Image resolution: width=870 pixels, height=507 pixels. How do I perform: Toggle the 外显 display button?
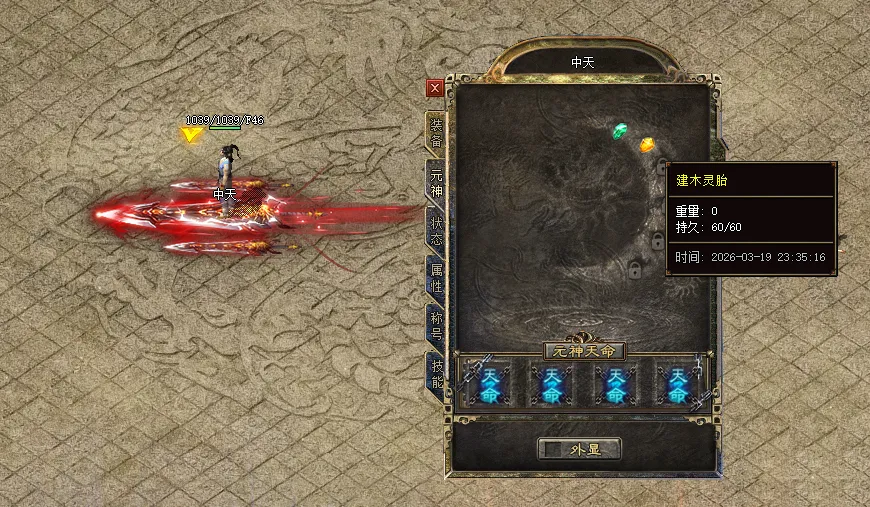tap(579, 449)
